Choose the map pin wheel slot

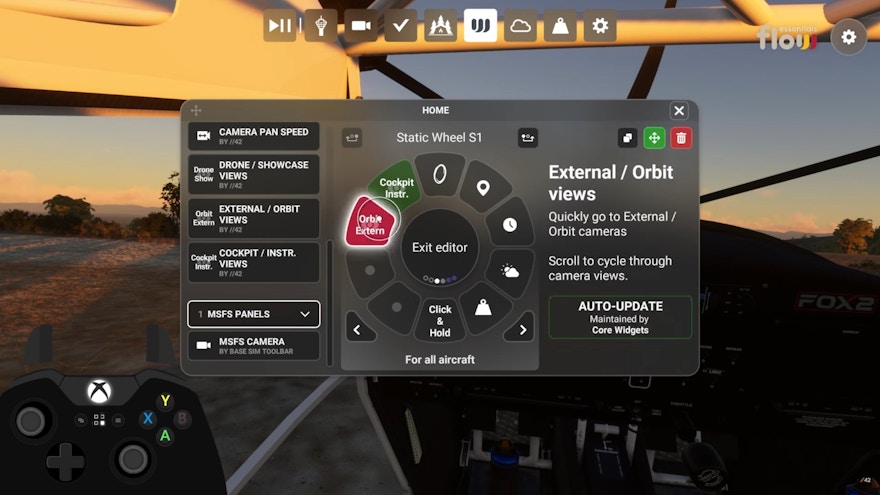[x=483, y=188]
